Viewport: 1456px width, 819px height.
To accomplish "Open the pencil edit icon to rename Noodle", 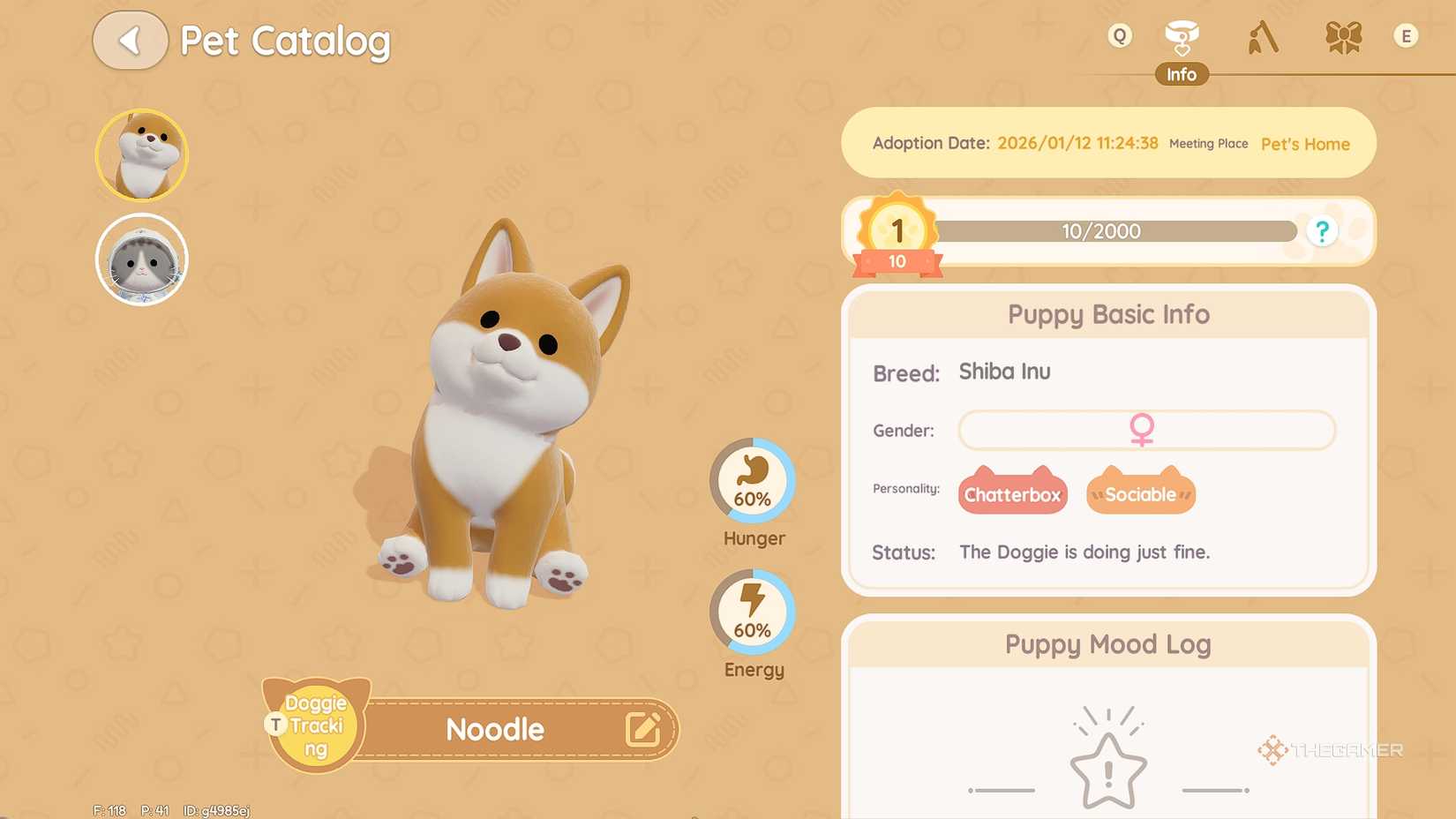I will [644, 729].
